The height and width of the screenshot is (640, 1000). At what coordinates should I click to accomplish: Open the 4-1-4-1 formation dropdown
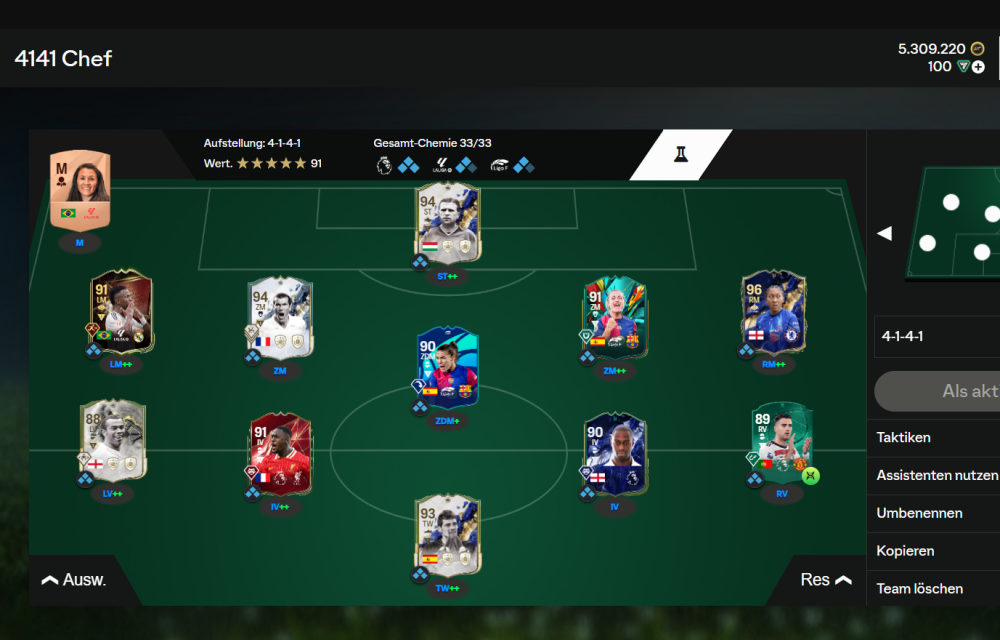coord(935,337)
